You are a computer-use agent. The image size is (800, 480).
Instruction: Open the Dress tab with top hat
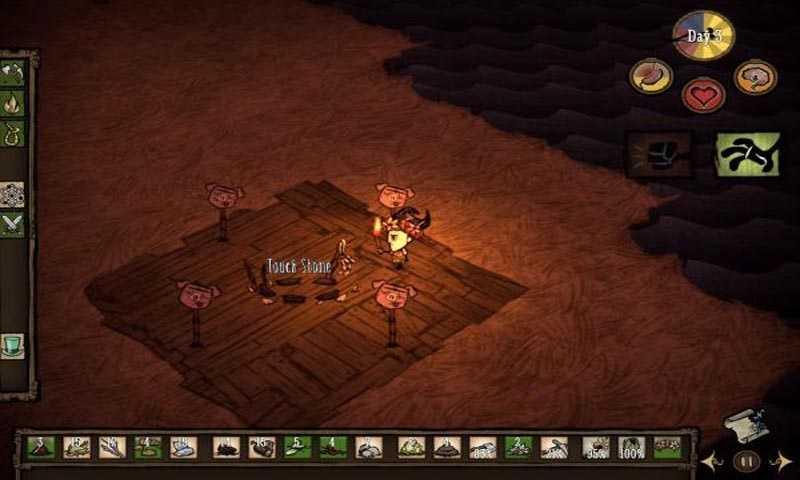[14, 346]
